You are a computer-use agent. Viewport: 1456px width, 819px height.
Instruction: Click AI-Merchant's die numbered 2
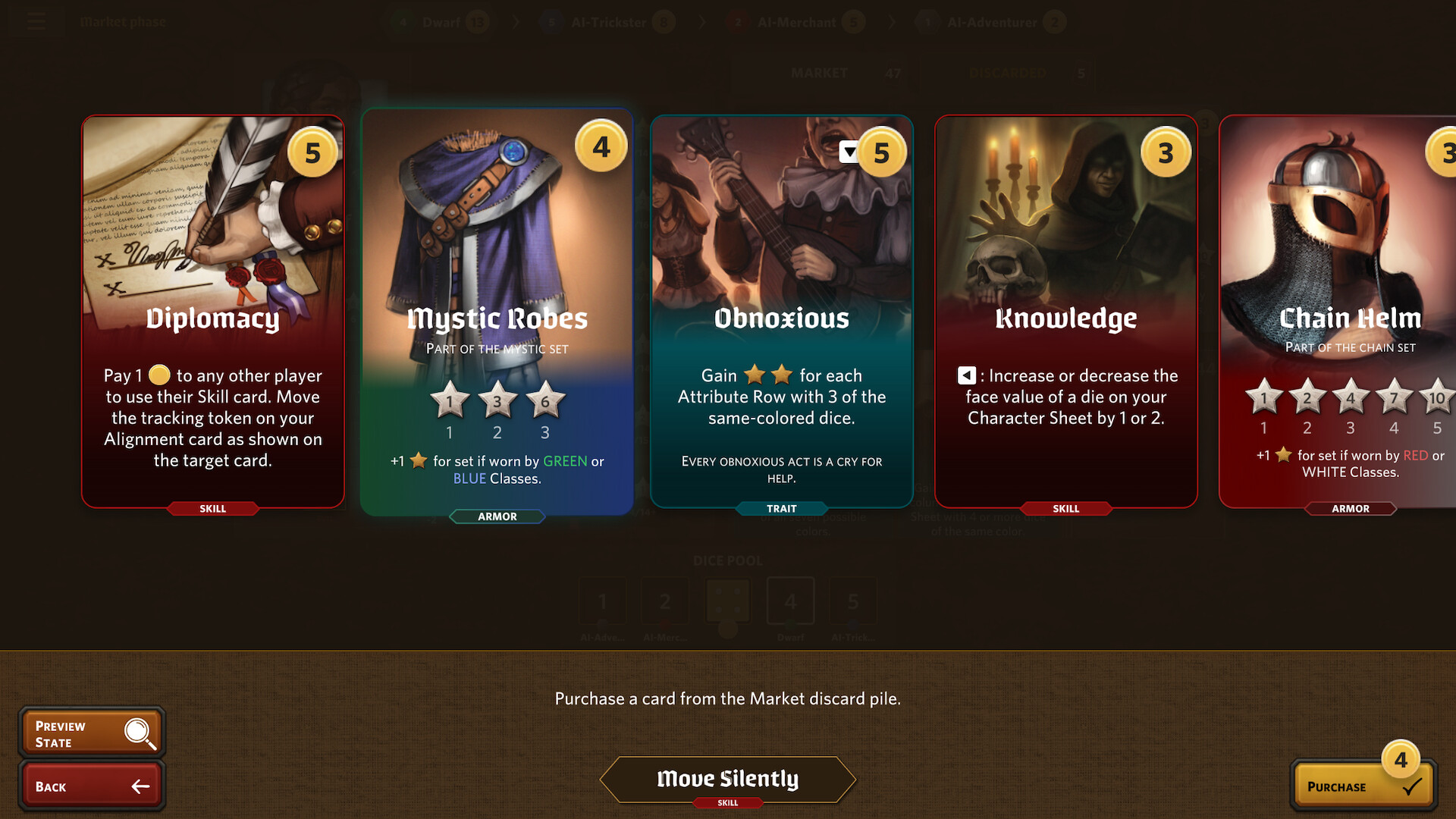coord(665,601)
